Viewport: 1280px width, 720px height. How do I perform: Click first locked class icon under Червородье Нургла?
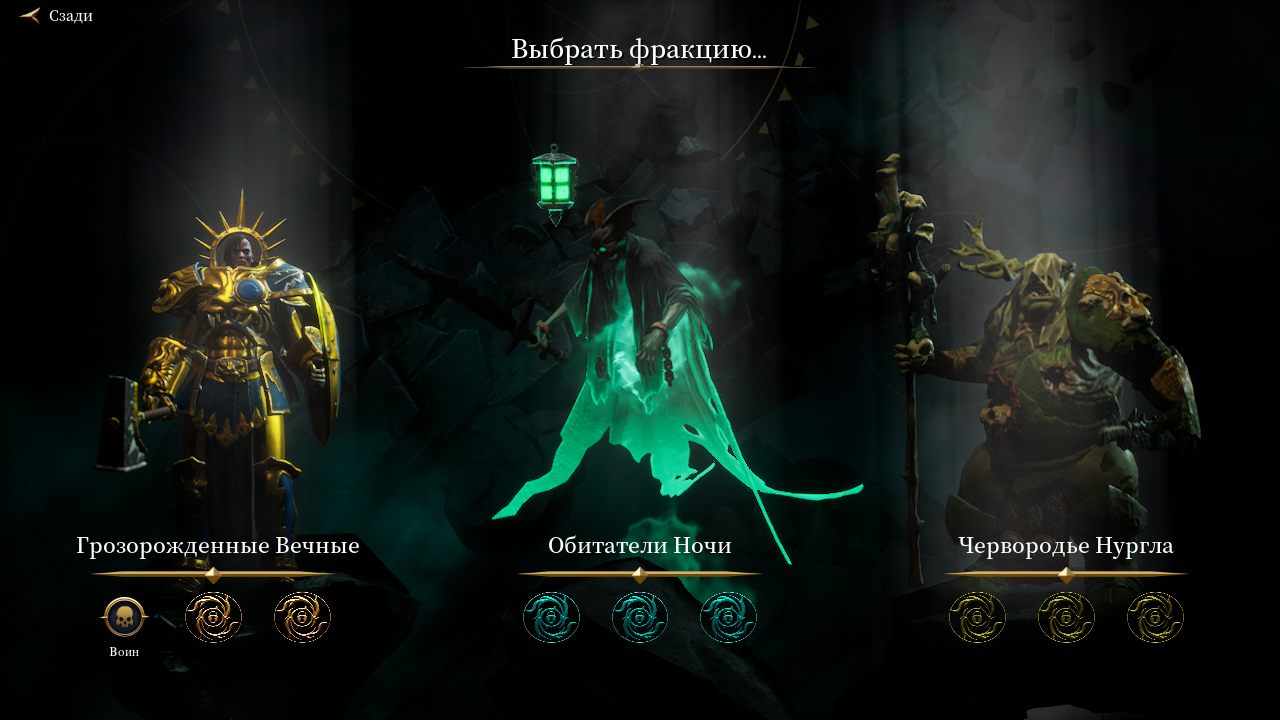point(977,617)
